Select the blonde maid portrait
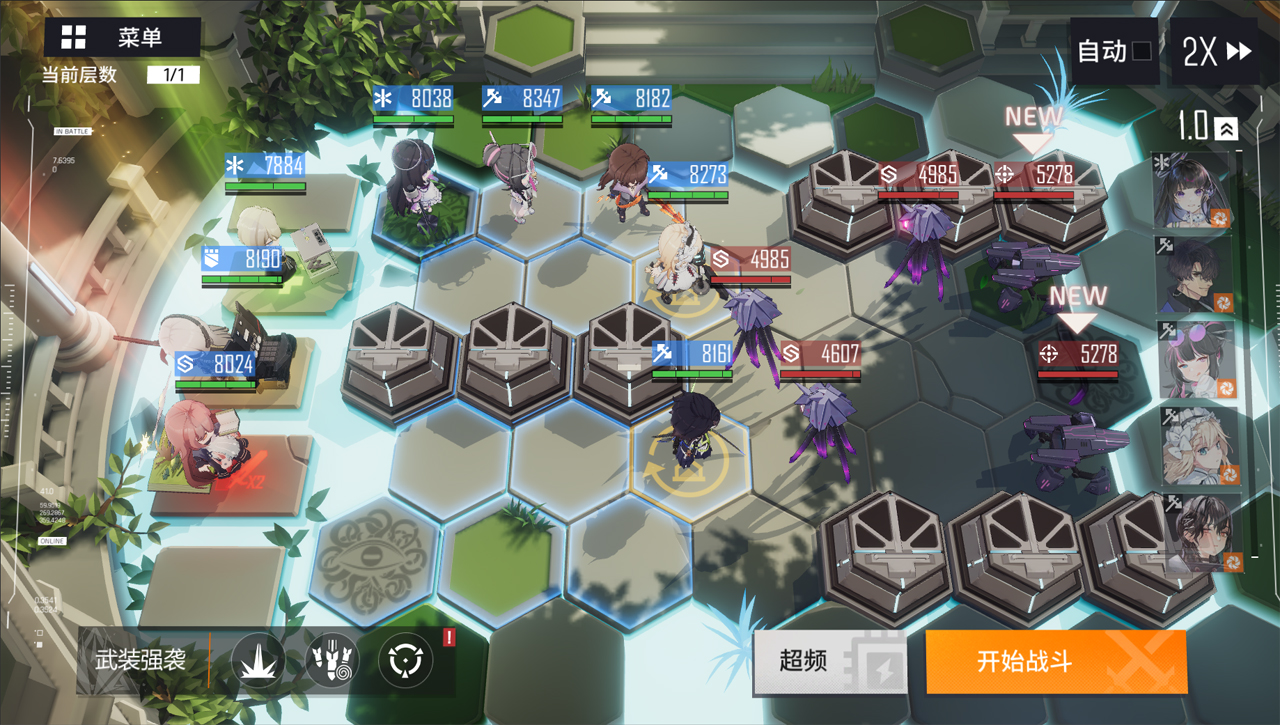The height and width of the screenshot is (725, 1280). tap(1194, 446)
